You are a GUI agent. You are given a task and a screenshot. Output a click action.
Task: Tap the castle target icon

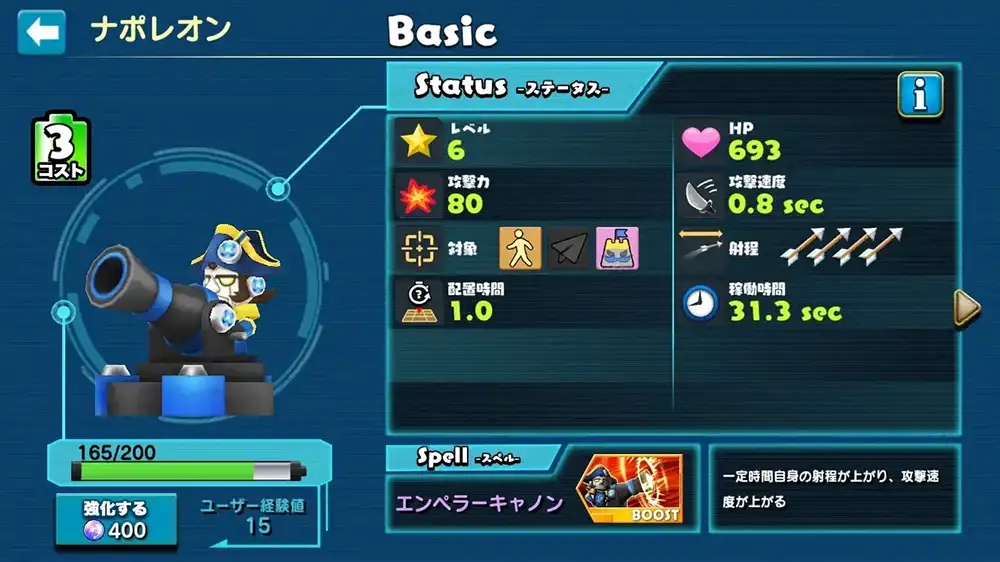[617, 248]
